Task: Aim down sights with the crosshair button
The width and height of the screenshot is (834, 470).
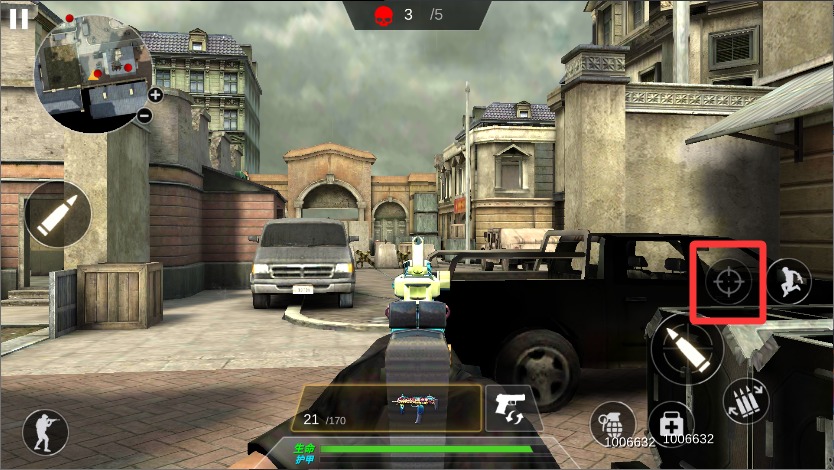Action: [x=728, y=280]
